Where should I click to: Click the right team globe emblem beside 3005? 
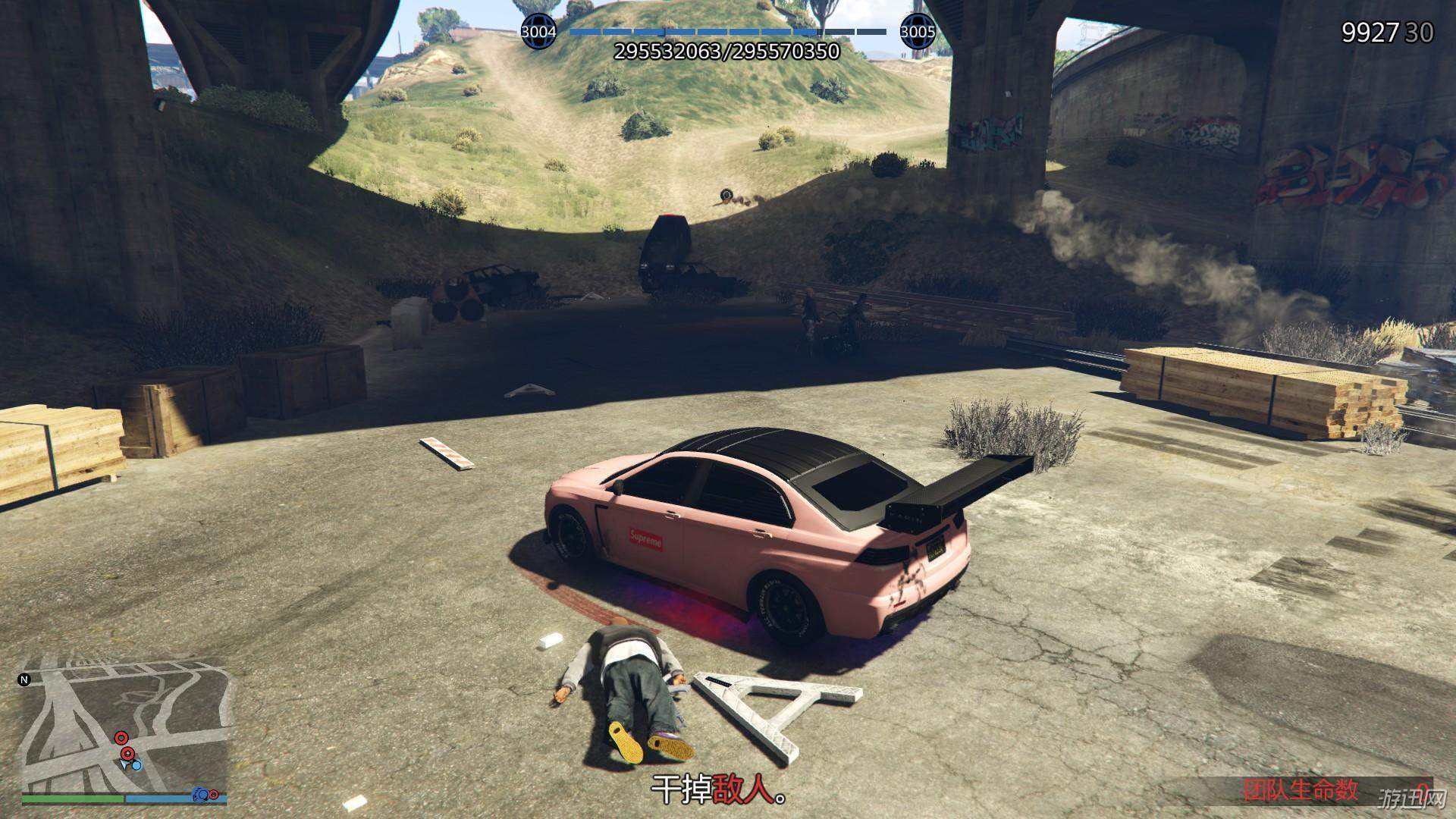919,30
